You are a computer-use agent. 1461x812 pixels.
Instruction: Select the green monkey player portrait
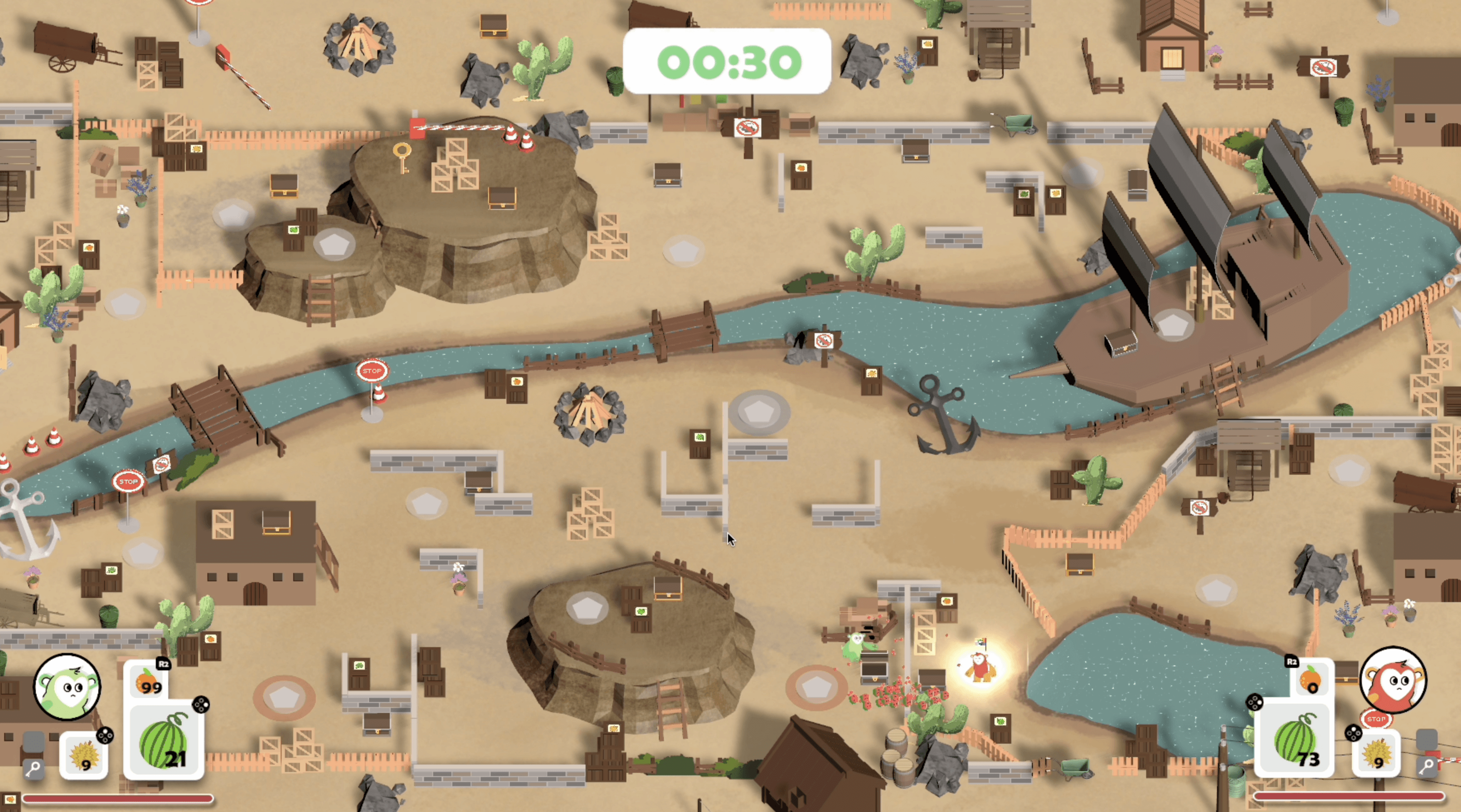[x=67, y=687]
